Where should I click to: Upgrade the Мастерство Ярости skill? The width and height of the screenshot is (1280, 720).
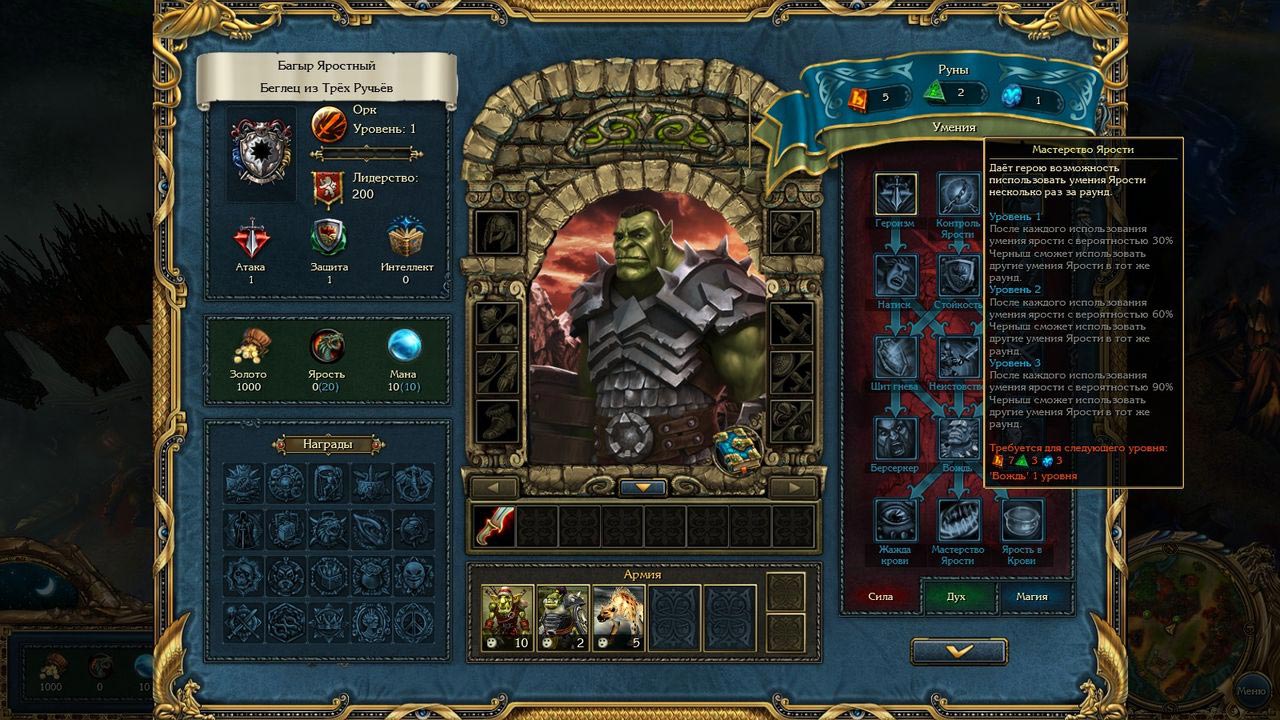(958, 520)
